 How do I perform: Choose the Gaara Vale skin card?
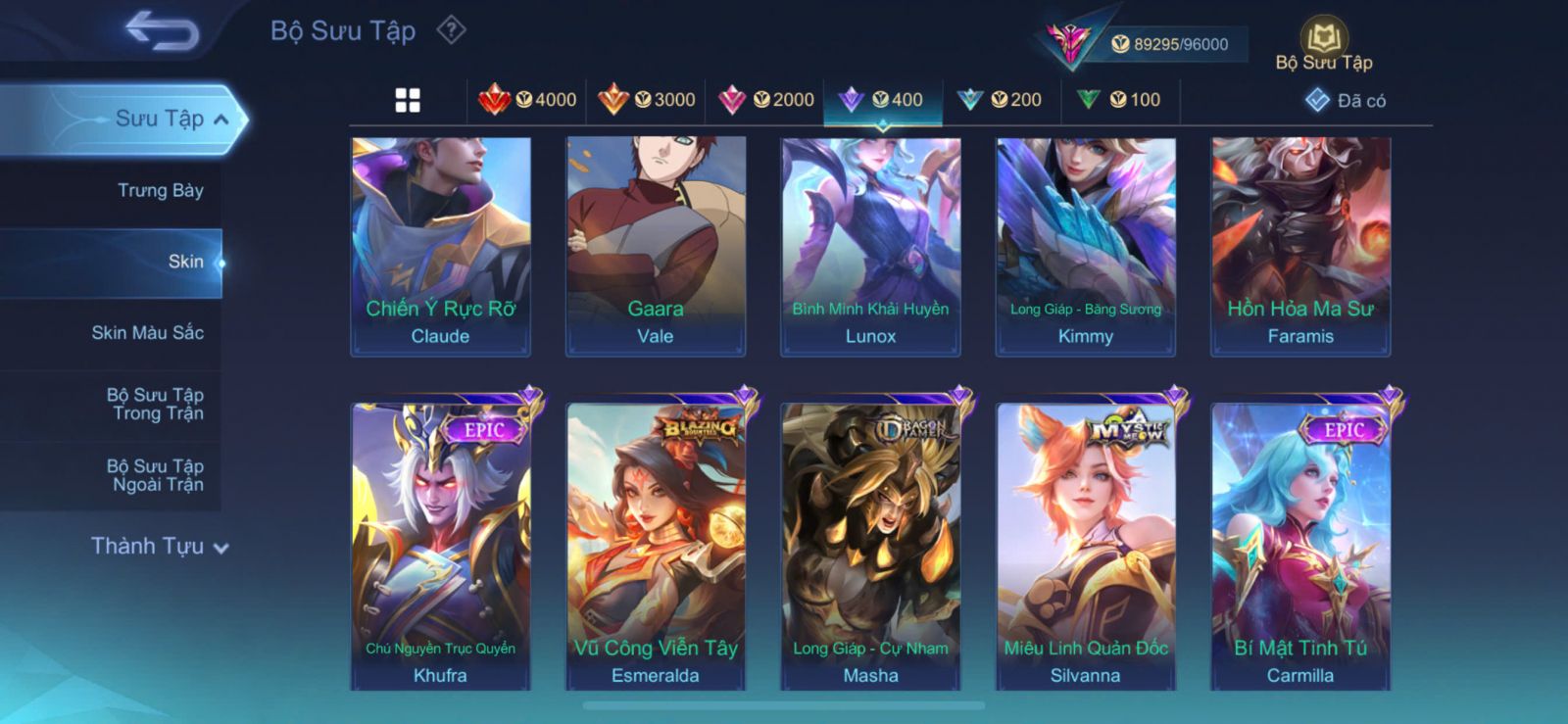(x=656, y=246)
